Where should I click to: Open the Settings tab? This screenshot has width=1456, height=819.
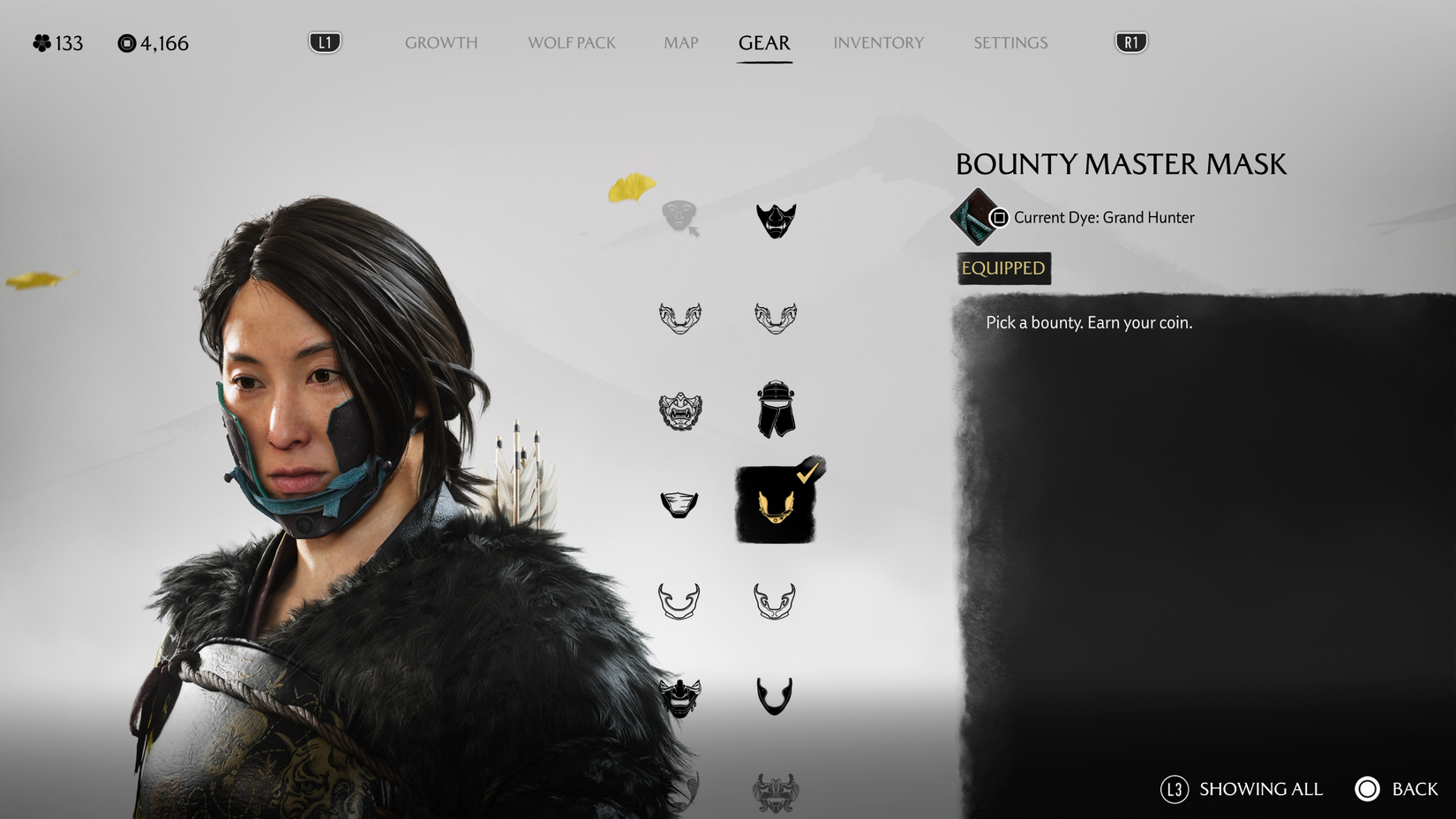(x=1009, y=42)
